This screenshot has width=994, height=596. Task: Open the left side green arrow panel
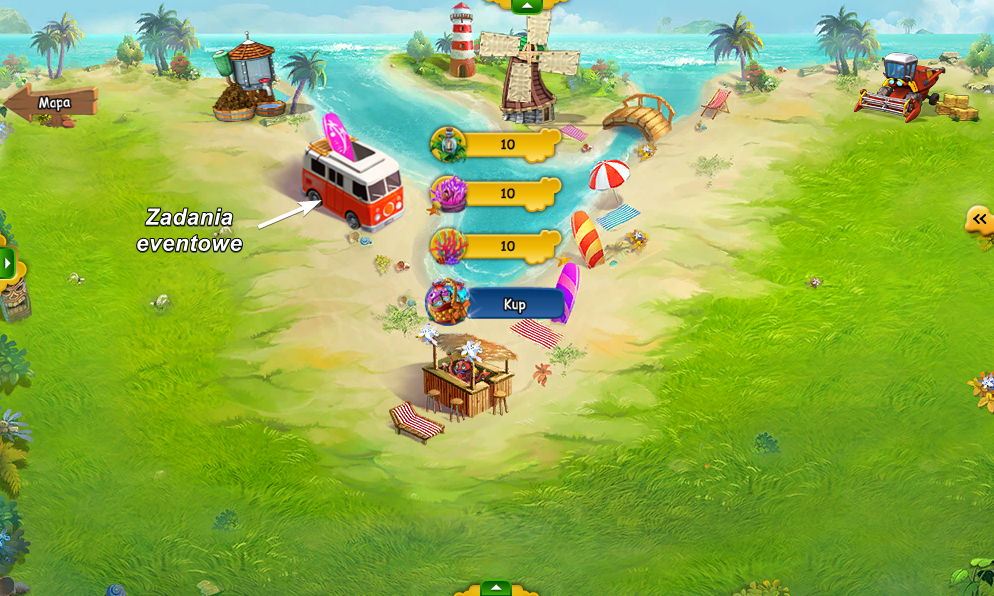8,265
